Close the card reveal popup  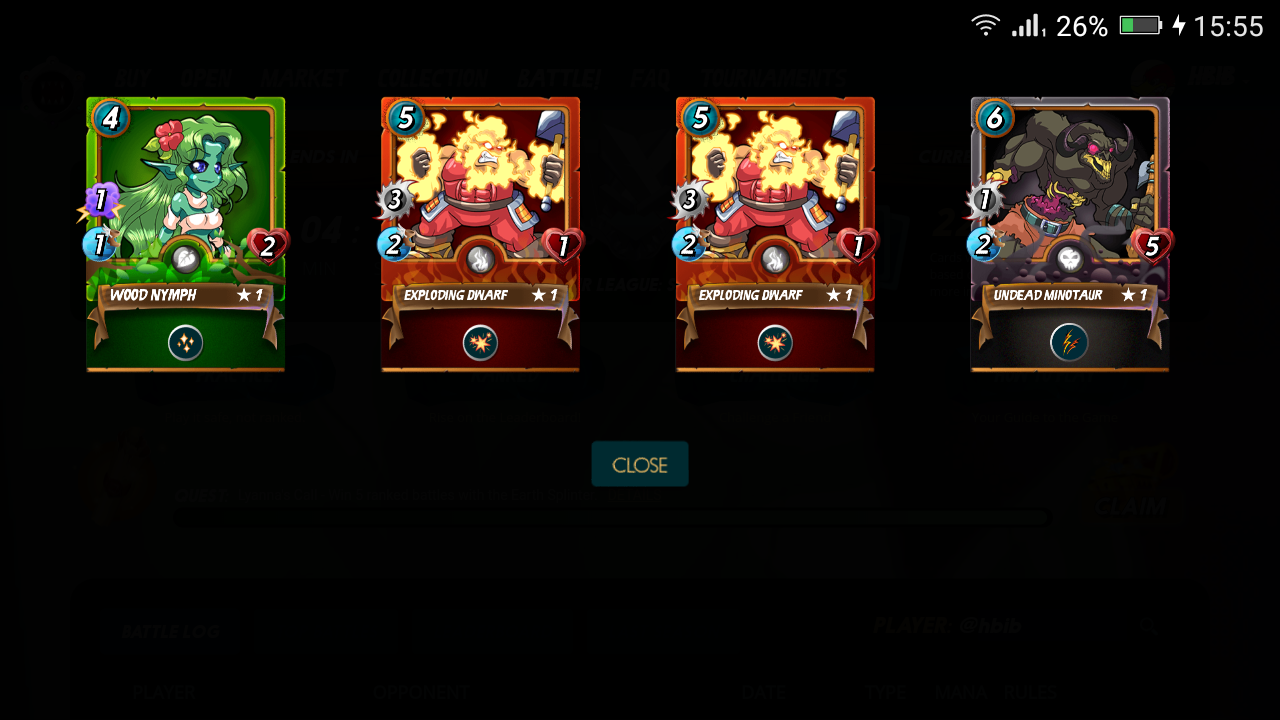(639, 465)
